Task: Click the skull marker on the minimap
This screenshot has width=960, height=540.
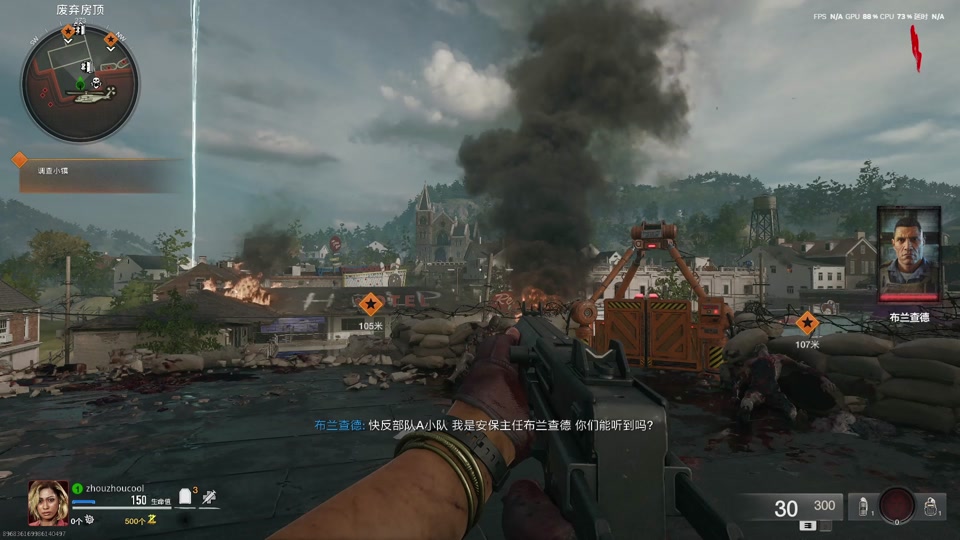Action: point(94,82)
